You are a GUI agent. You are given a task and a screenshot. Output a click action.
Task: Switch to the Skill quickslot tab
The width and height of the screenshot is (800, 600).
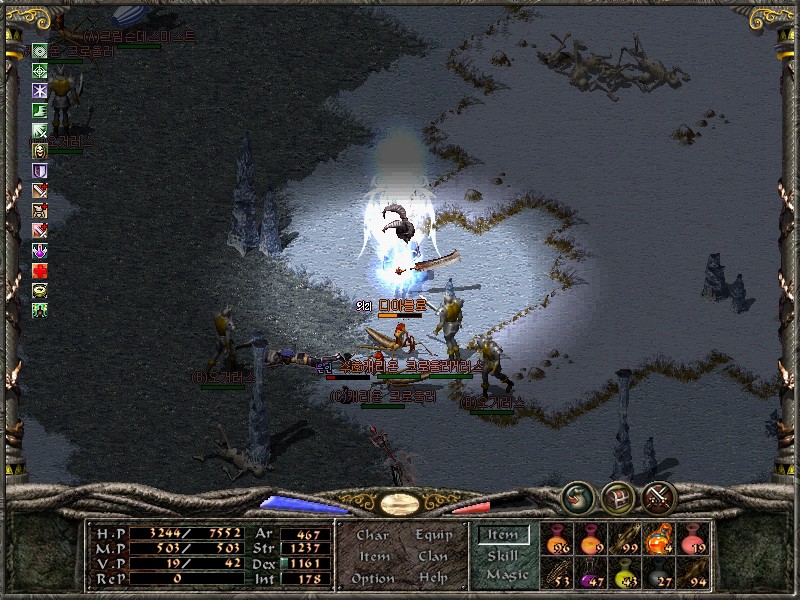[x=503, y=555]
